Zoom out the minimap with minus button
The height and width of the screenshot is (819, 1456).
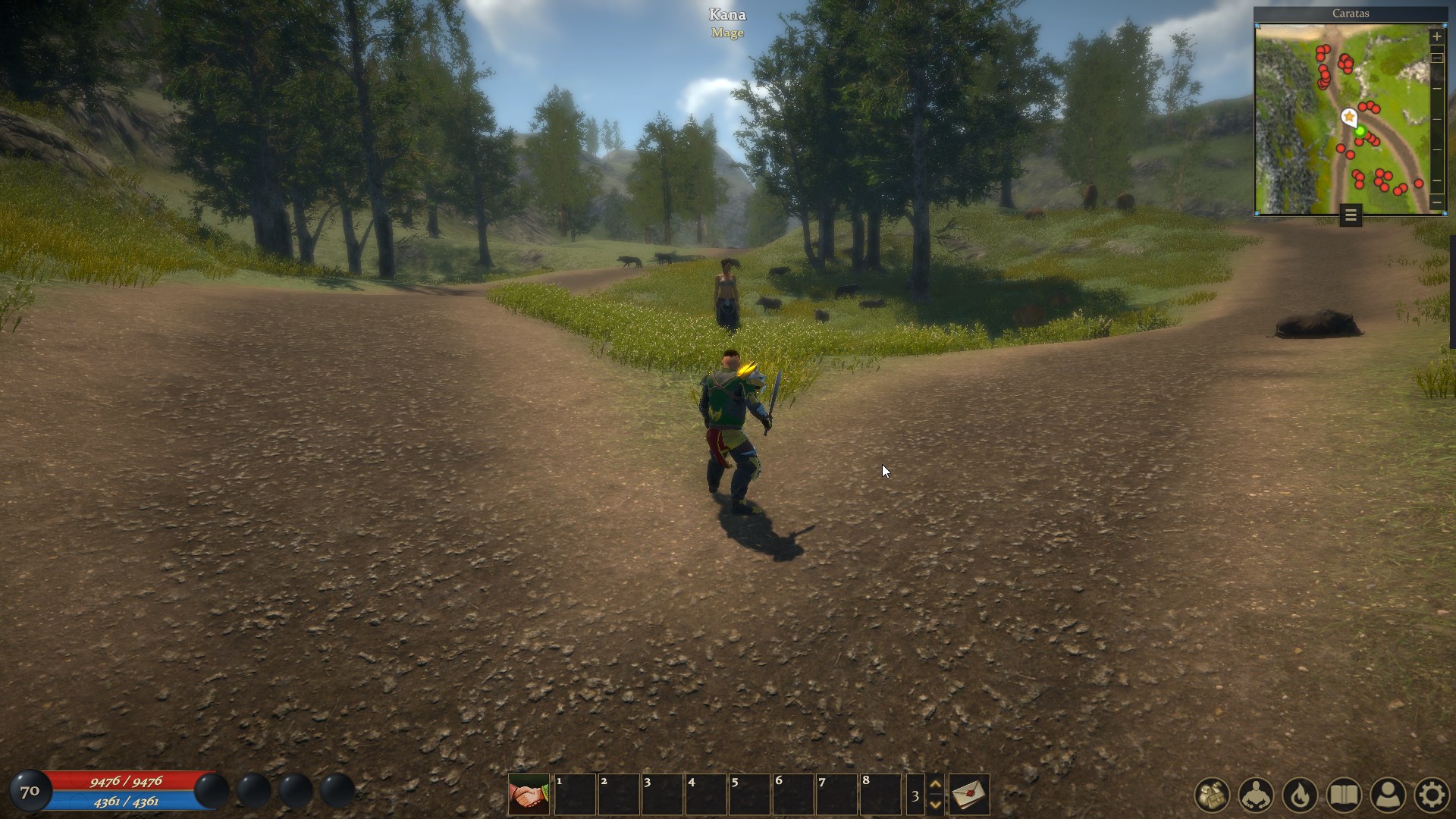point(1436,202)
